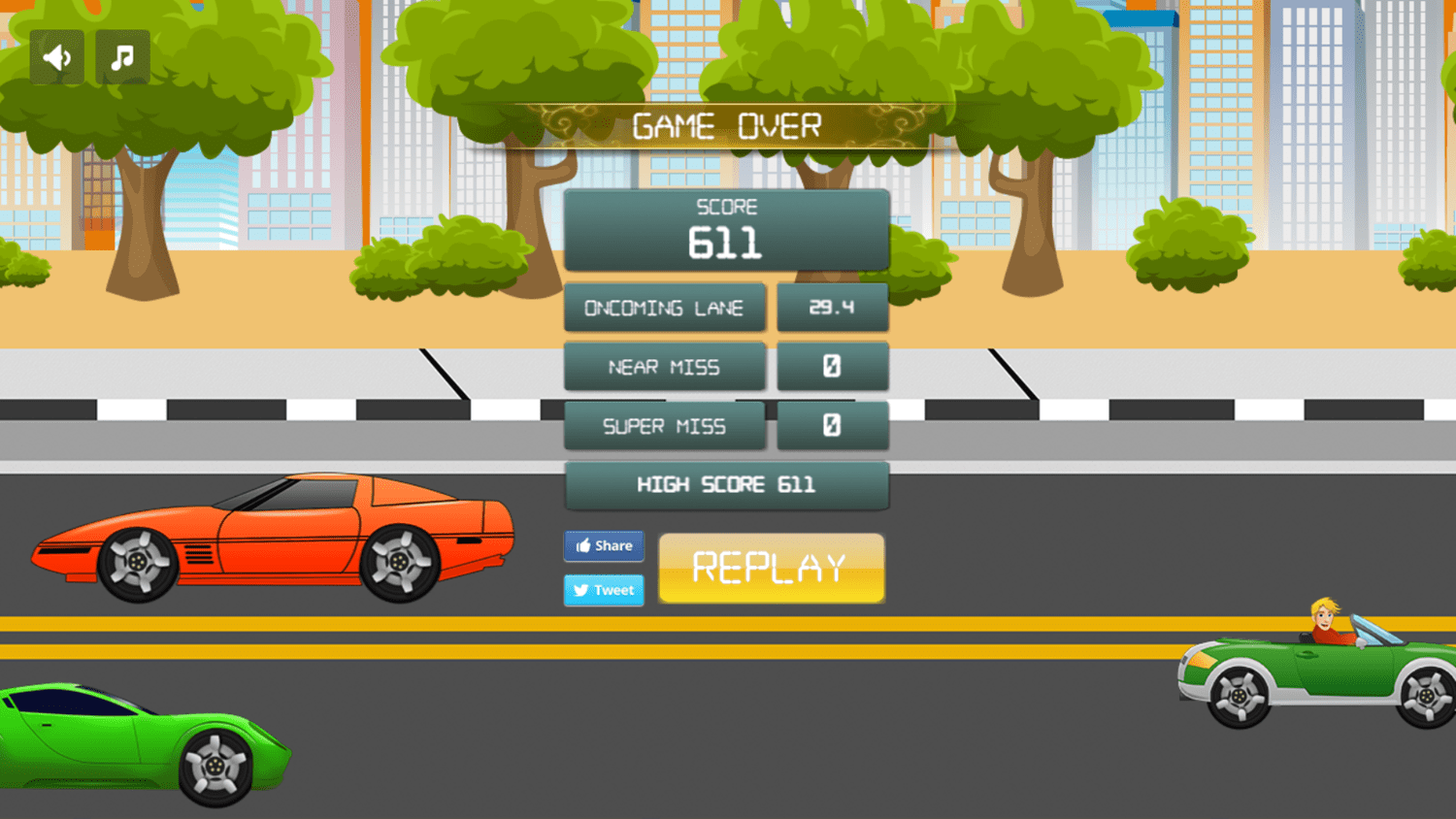This screenshot has width=1456, height=819.
Task: Share your score with the Share button
Action: click(x=604, y=545)
